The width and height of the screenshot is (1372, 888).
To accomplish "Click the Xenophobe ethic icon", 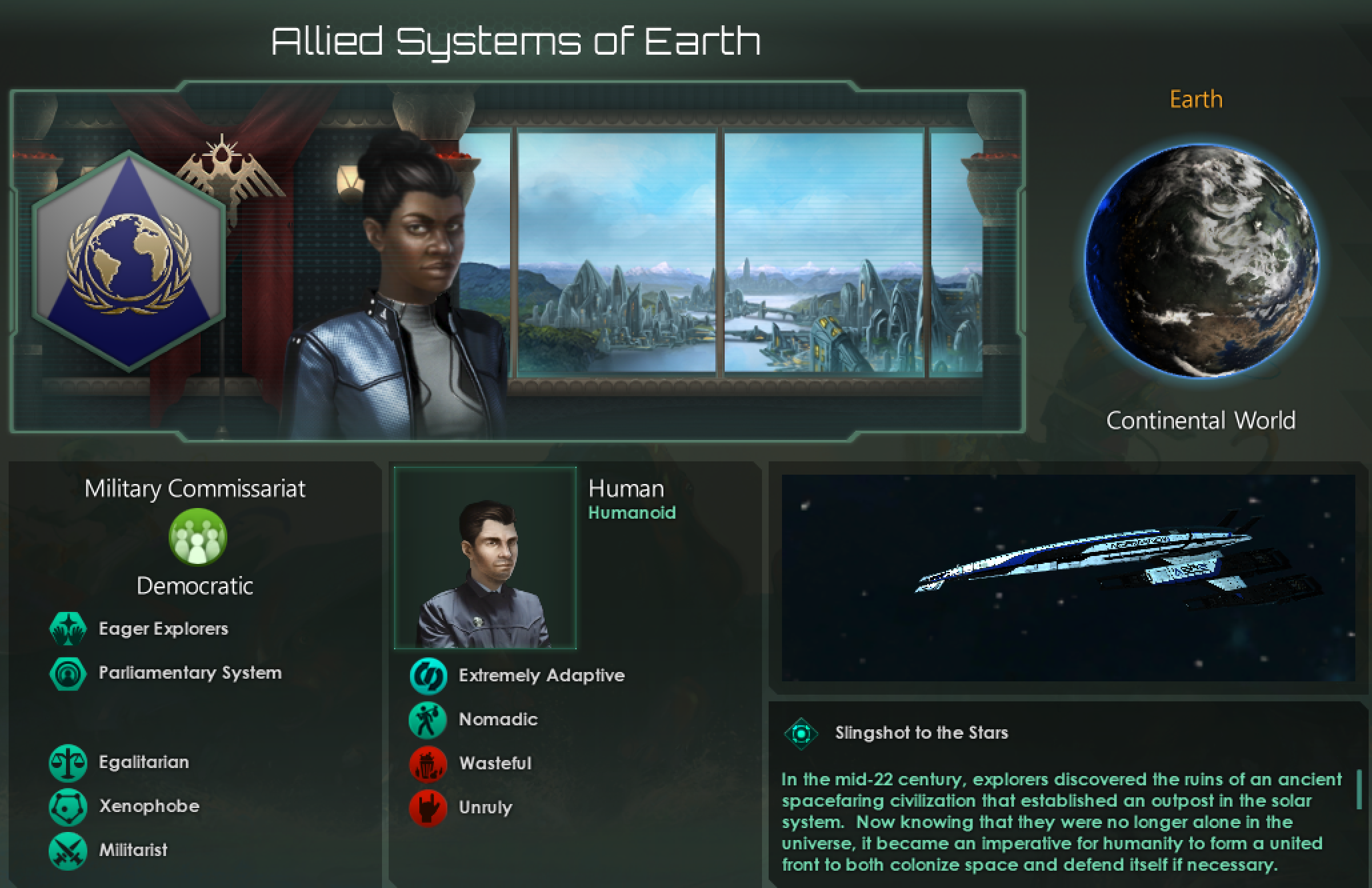I will [67, 806].
